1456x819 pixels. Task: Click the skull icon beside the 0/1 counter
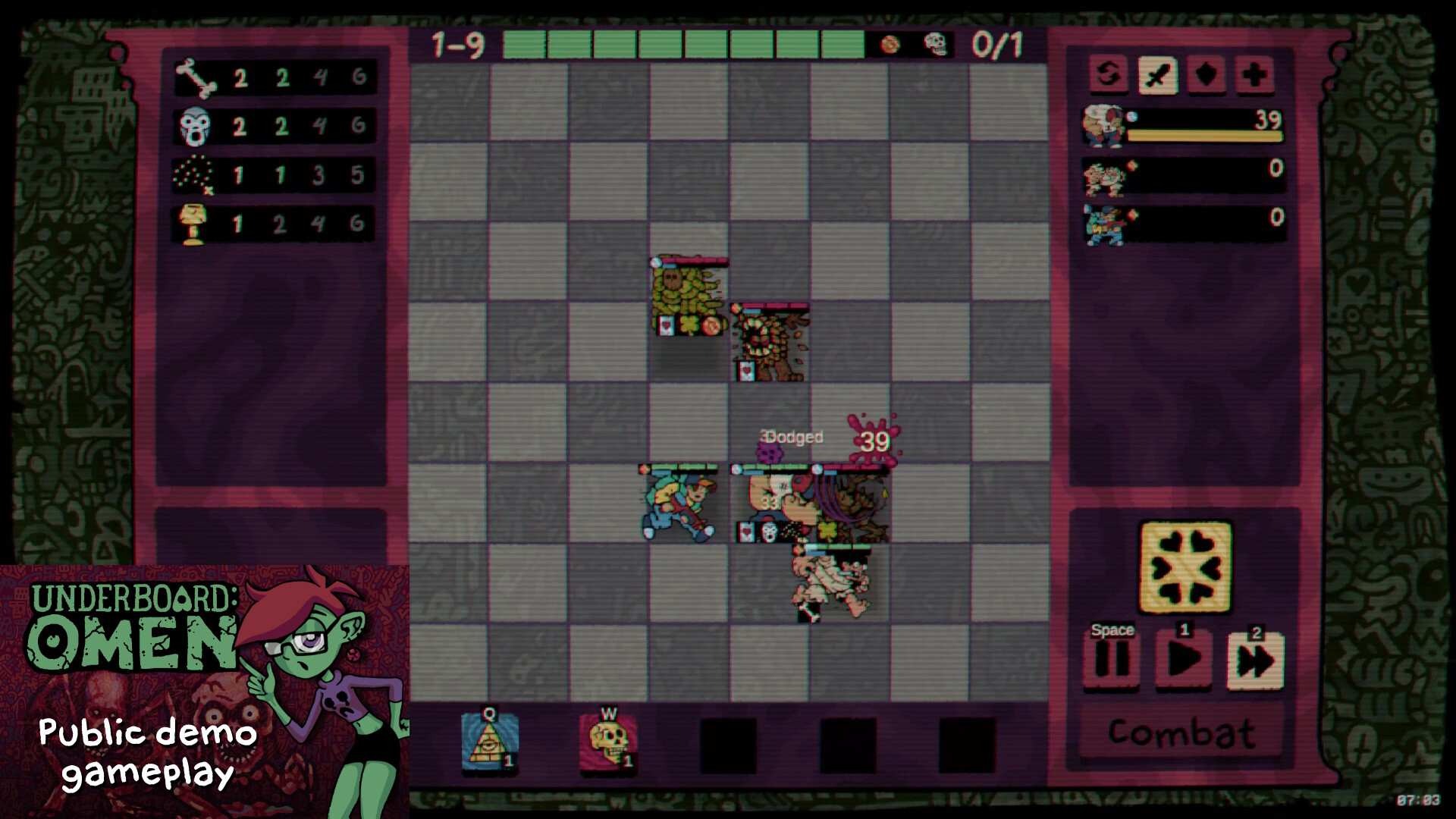[x=934, y=45]
